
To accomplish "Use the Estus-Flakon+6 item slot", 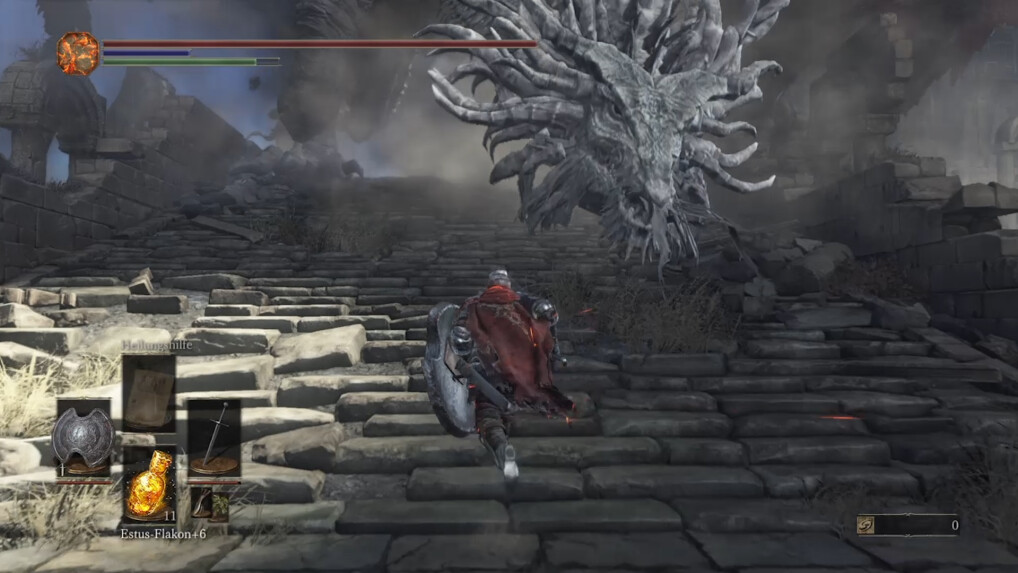I will 148,485.
